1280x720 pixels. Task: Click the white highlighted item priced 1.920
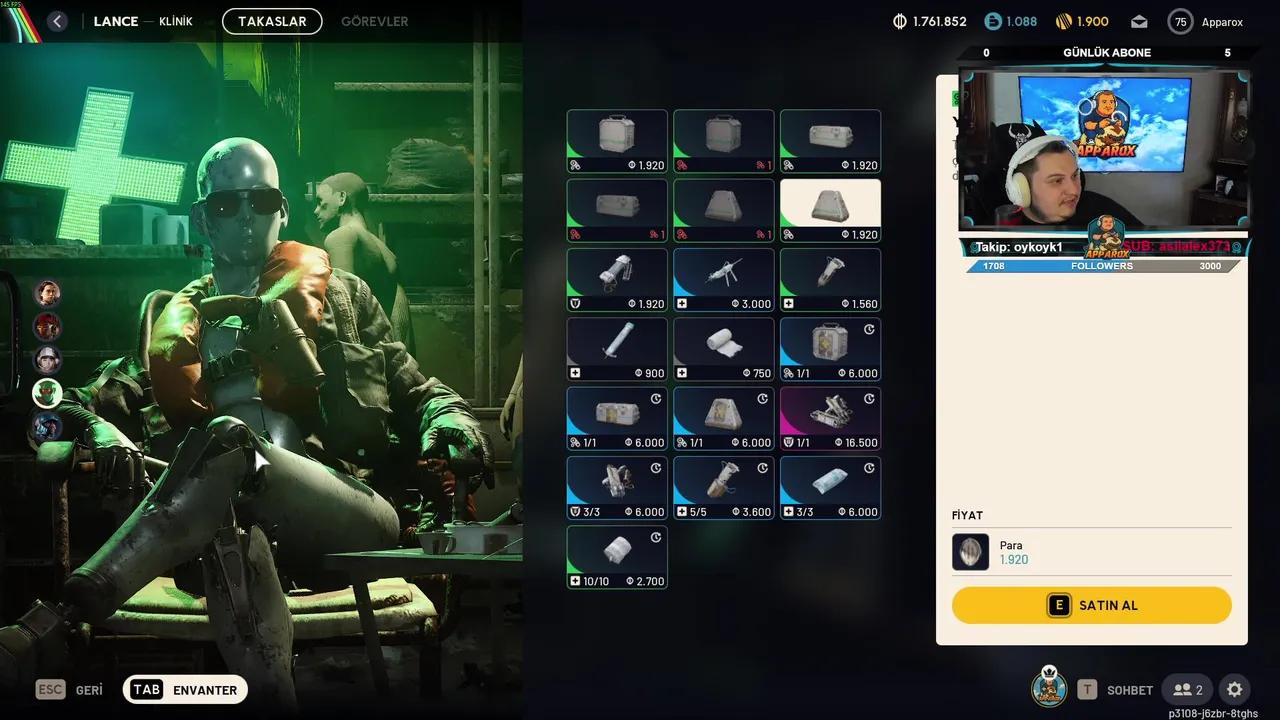(x=830, y=208)
